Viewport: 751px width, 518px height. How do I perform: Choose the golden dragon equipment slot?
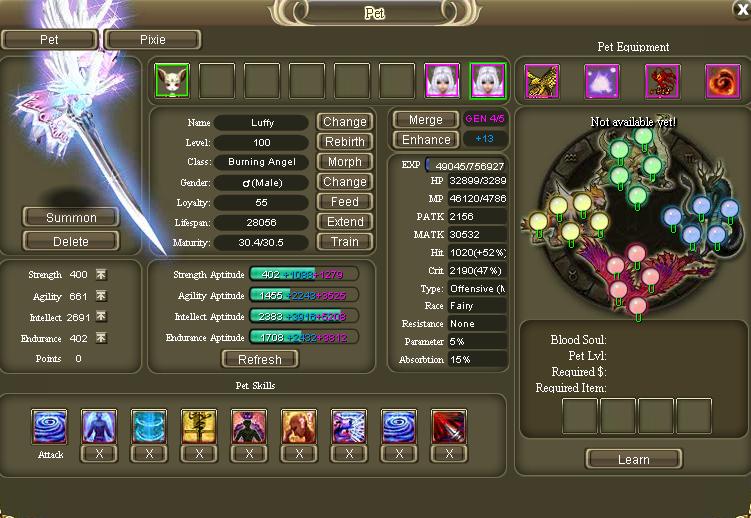click(542, 81)
